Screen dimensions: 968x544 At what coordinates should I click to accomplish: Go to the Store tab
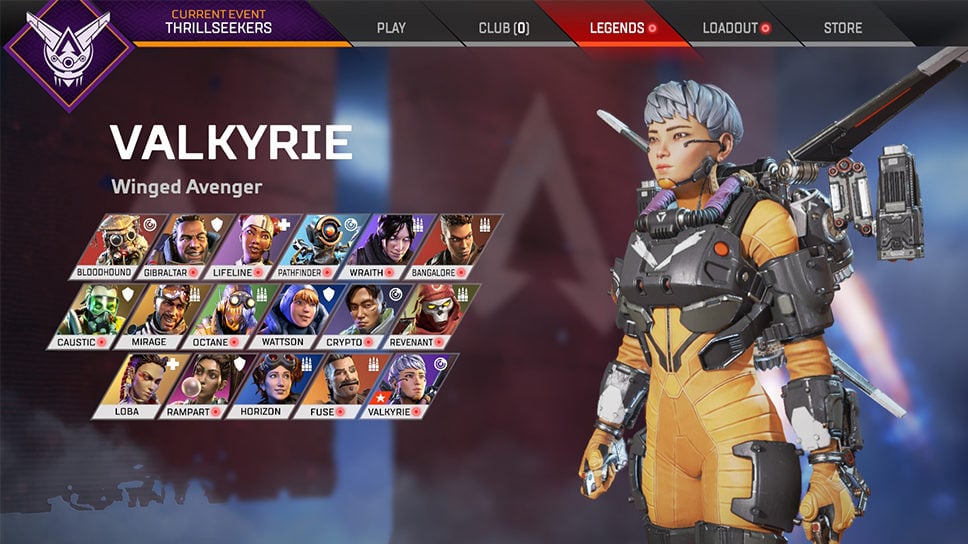[x=842, y=27]
